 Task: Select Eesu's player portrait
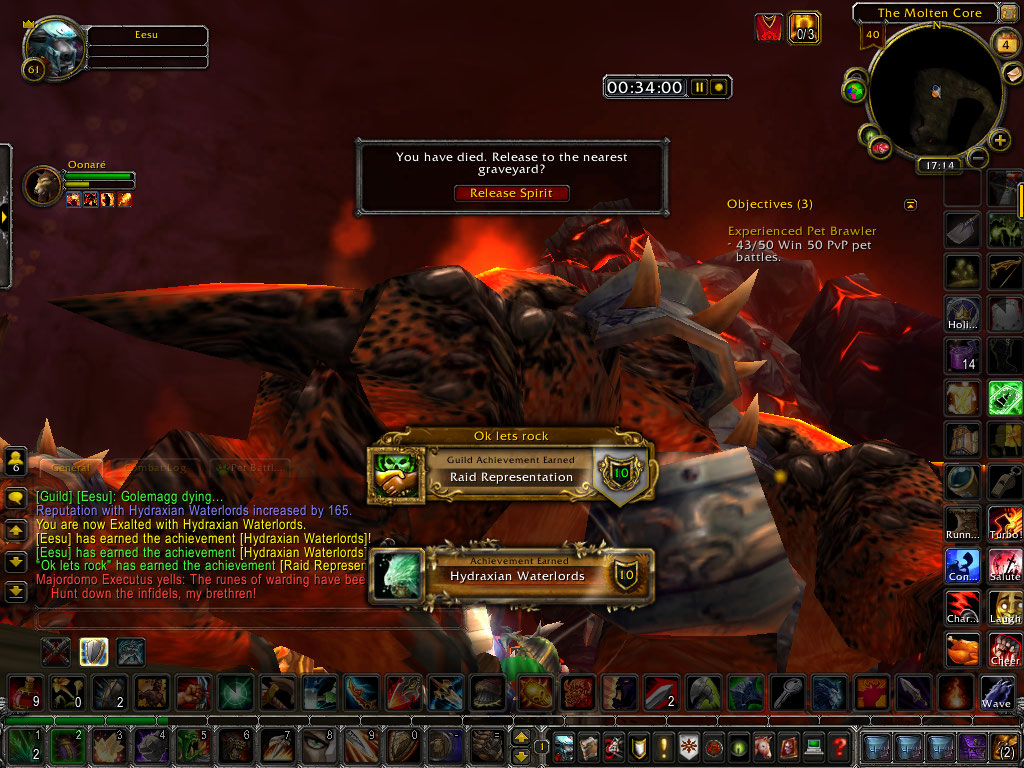click(x=53, y=47)
